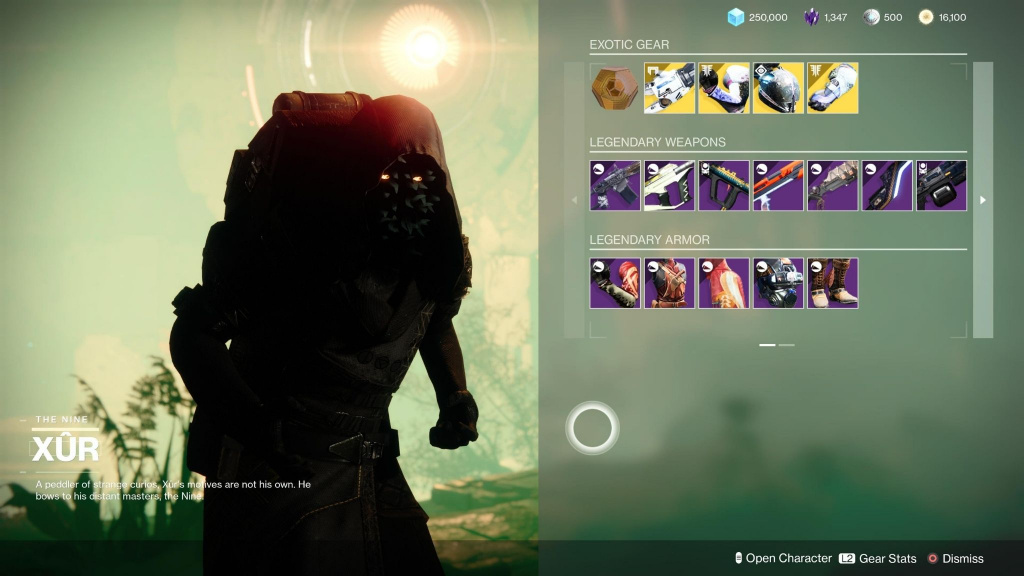Screen dimensions: 1024x576
Task: Select the legendary red gauntlets
Action: (615, 283)
